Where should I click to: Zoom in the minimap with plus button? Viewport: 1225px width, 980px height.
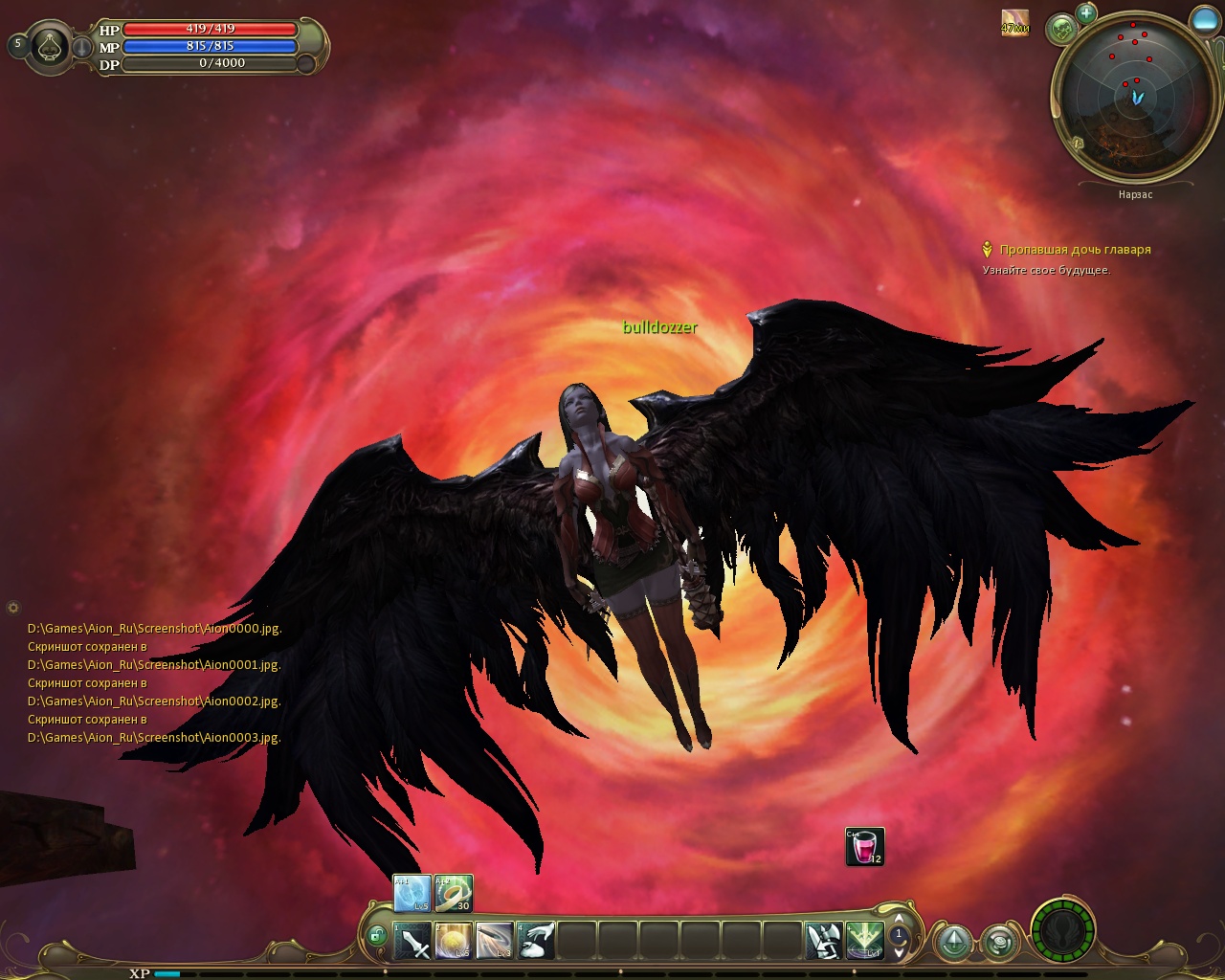tap(1086, 13)
